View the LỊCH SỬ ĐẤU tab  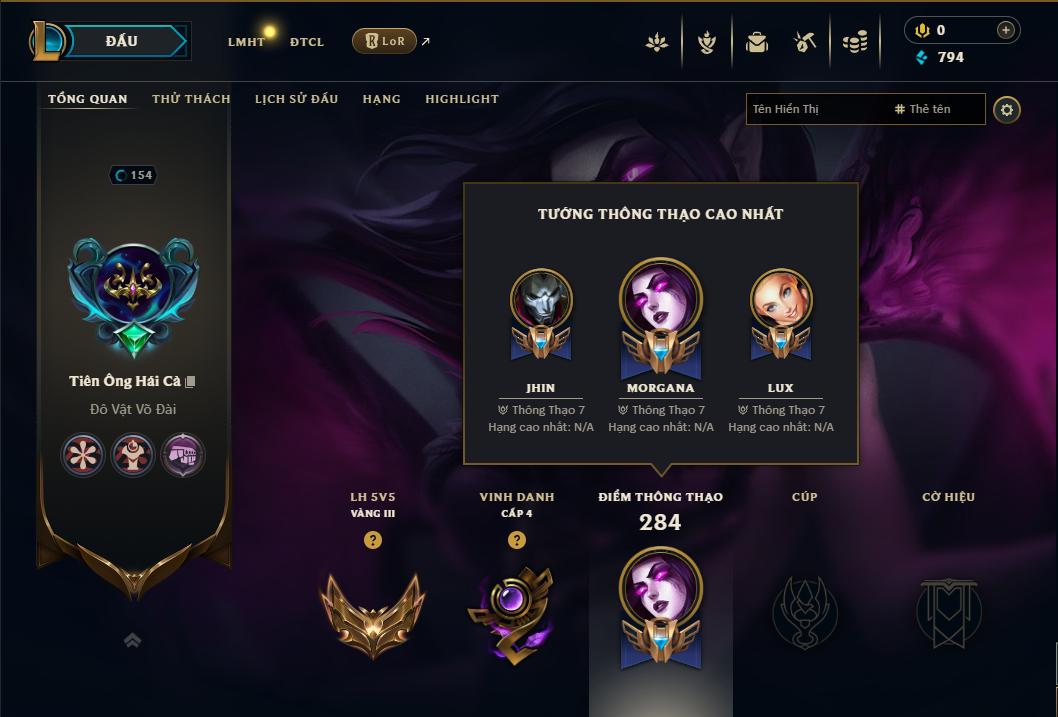tap(296, 99)
